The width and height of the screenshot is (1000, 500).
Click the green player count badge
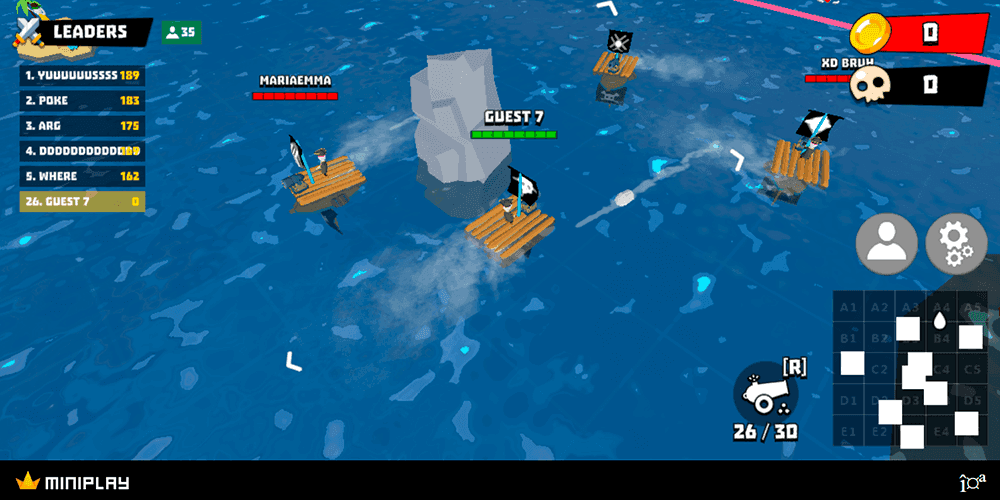pos(181,32)
